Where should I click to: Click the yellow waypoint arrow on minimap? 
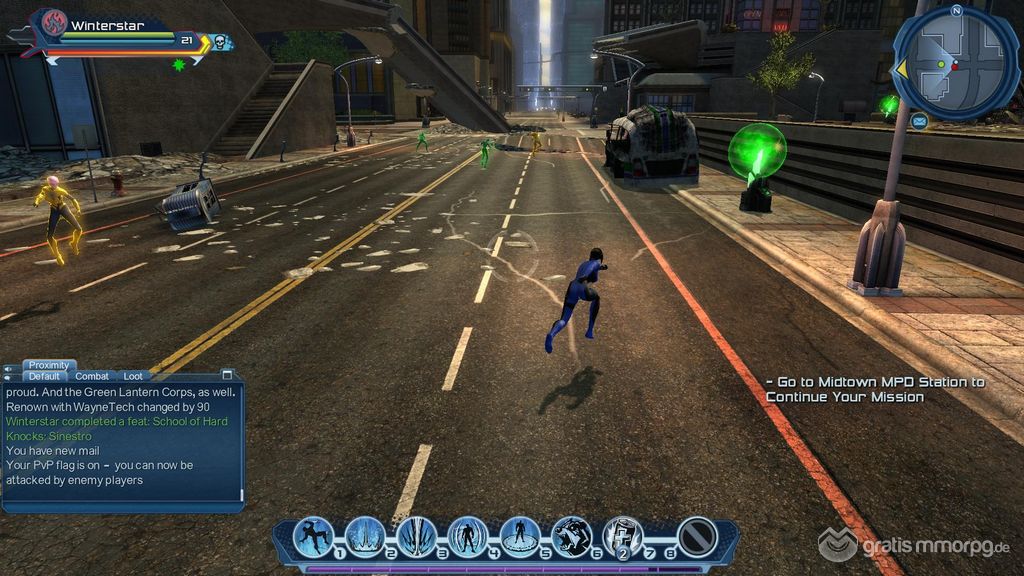click(900, 68)
